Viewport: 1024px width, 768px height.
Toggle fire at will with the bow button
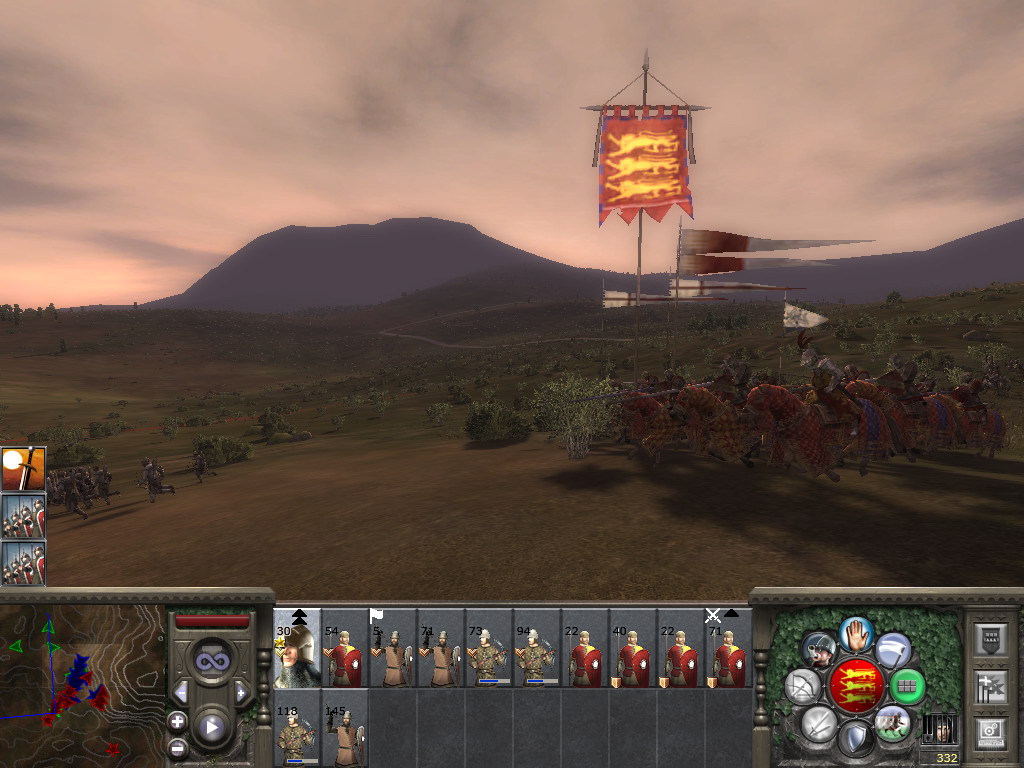click(x=802, y=687)
